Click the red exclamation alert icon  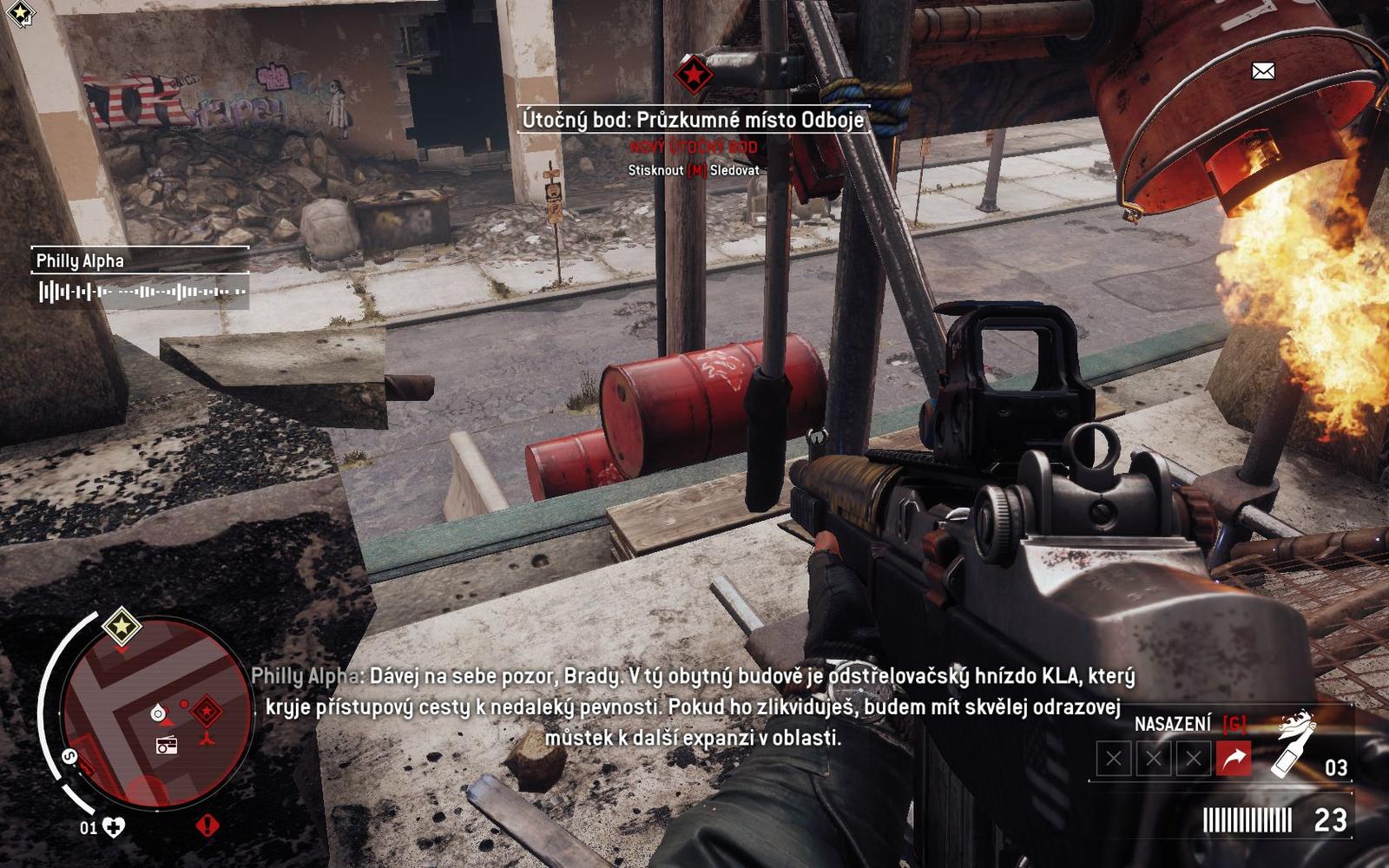(207, 825)
